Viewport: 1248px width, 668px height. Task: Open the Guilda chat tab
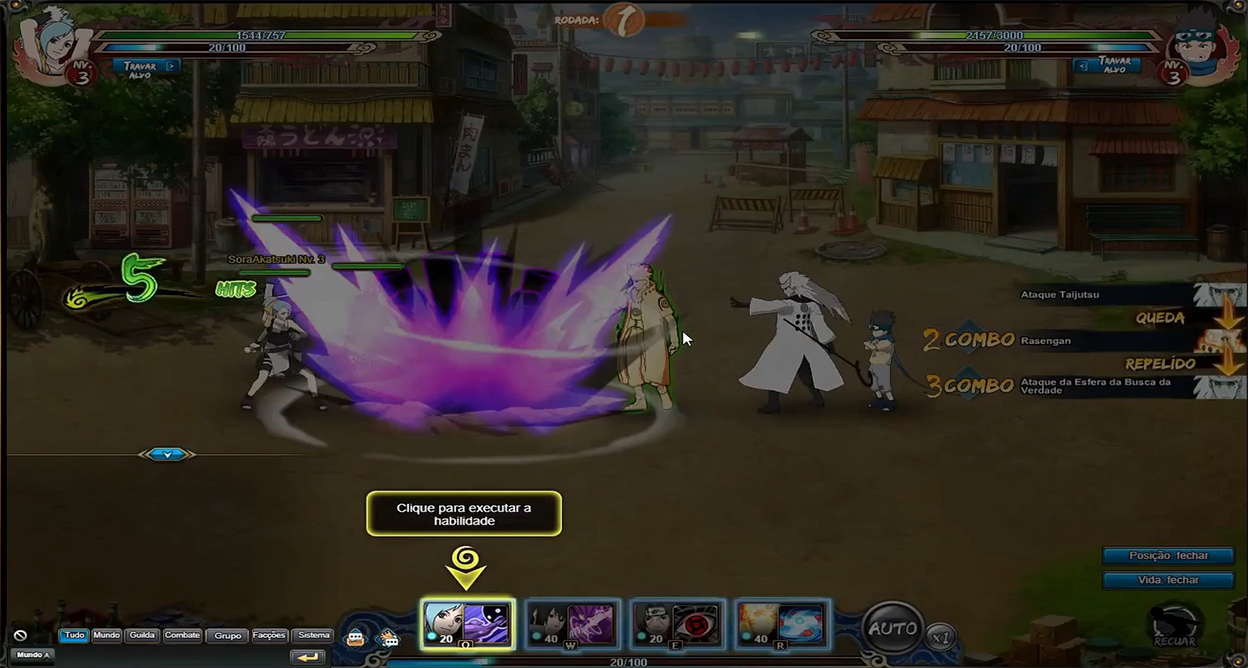point(142,635)
